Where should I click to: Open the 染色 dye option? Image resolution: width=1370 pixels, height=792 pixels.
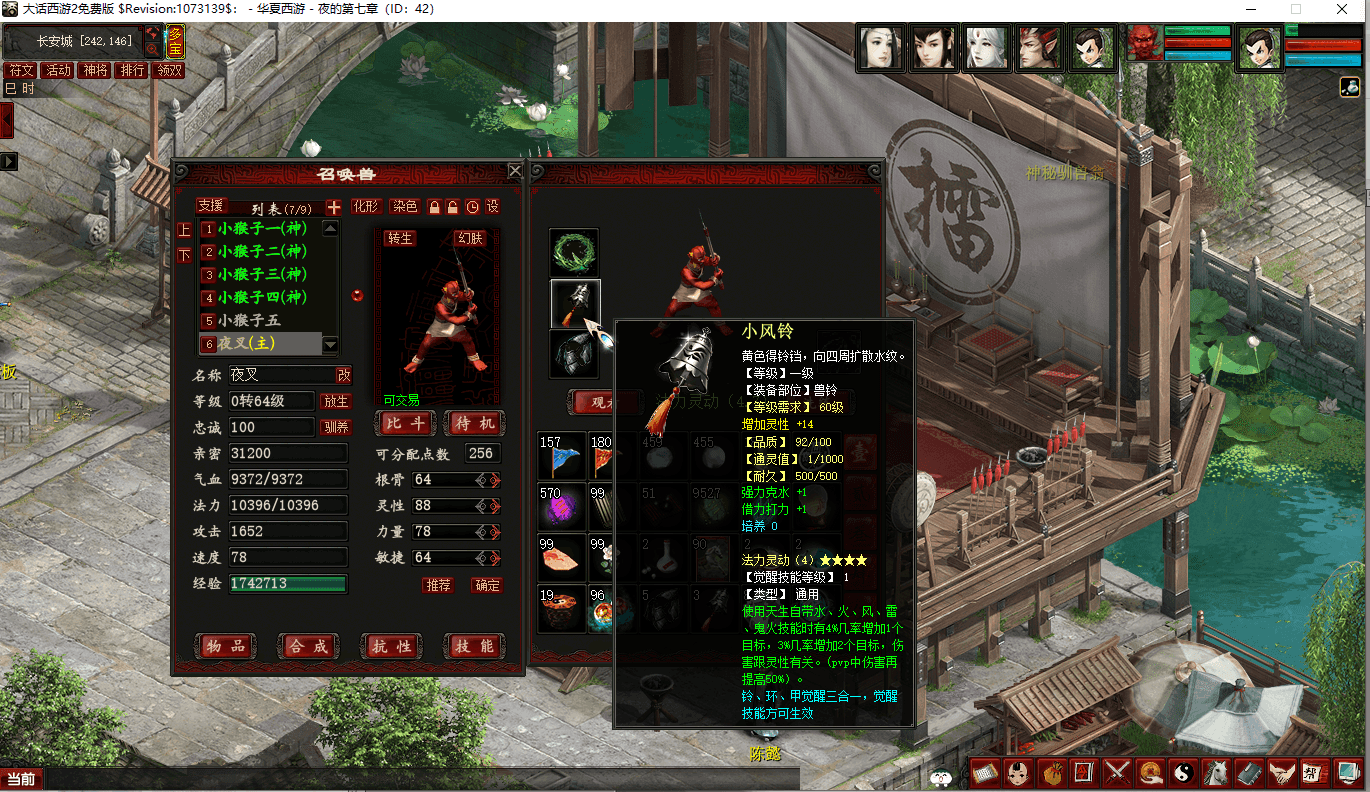(x=403, y=206)
